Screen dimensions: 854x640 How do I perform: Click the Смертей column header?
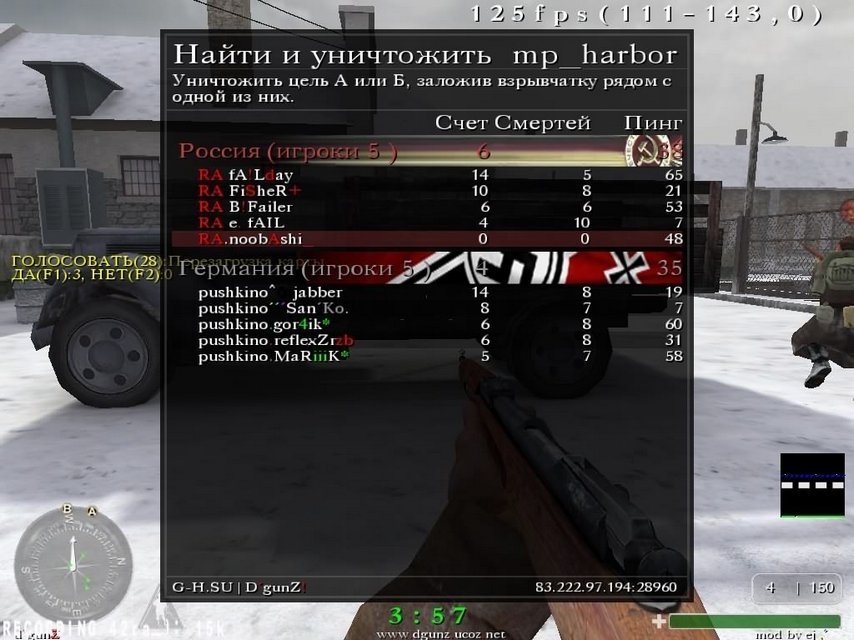pyautogui.click(x=543, y=123)
